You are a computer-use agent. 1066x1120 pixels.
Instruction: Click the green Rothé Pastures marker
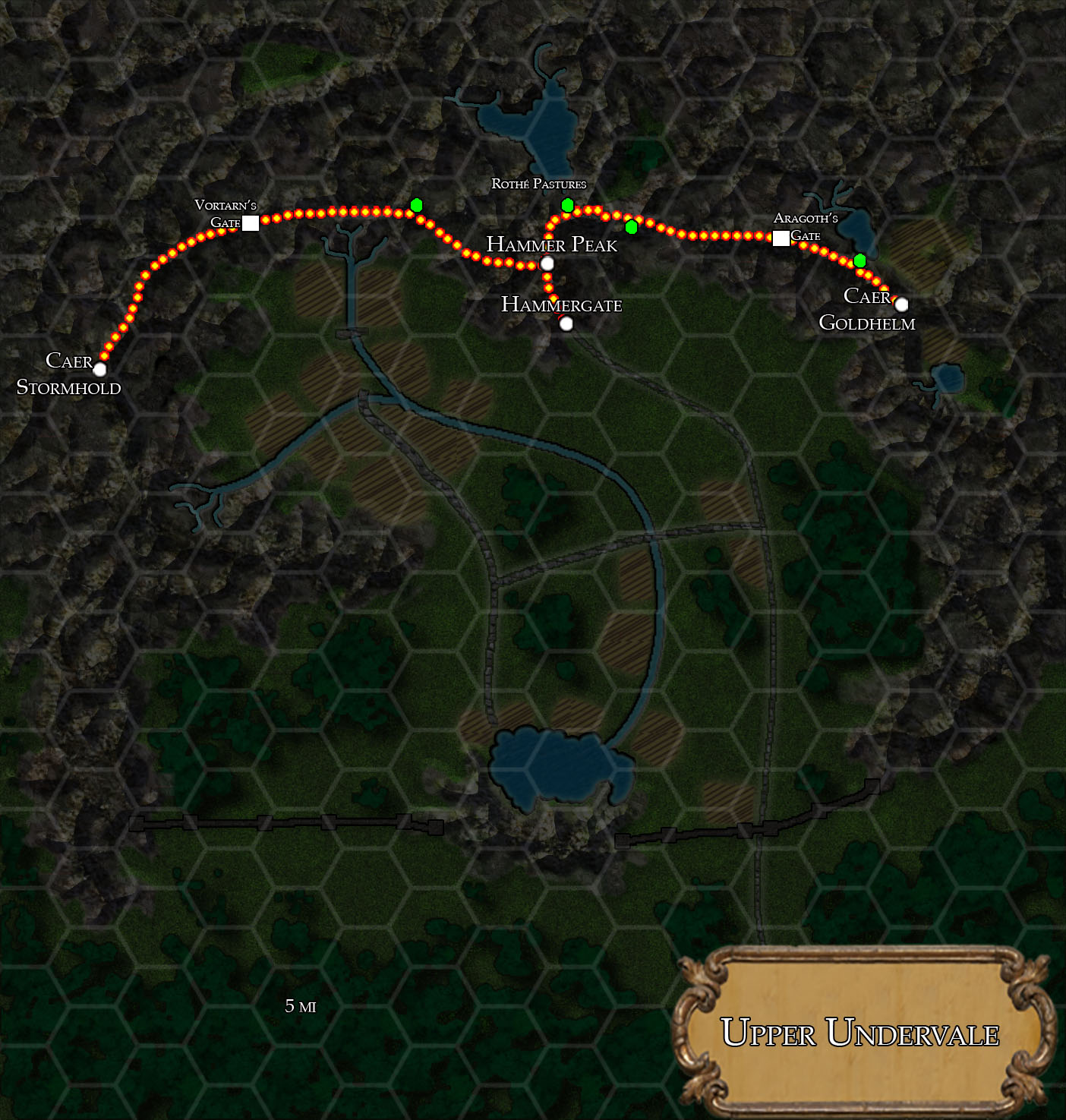[567, 205]
